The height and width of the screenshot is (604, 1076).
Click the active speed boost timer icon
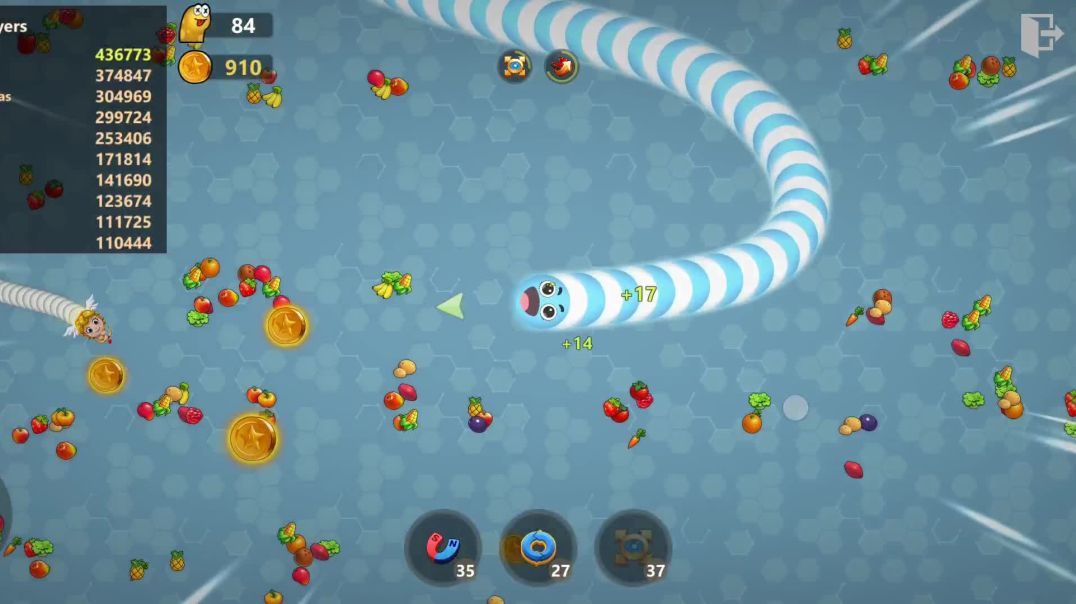pyautogui.click(x=562, y=66)
